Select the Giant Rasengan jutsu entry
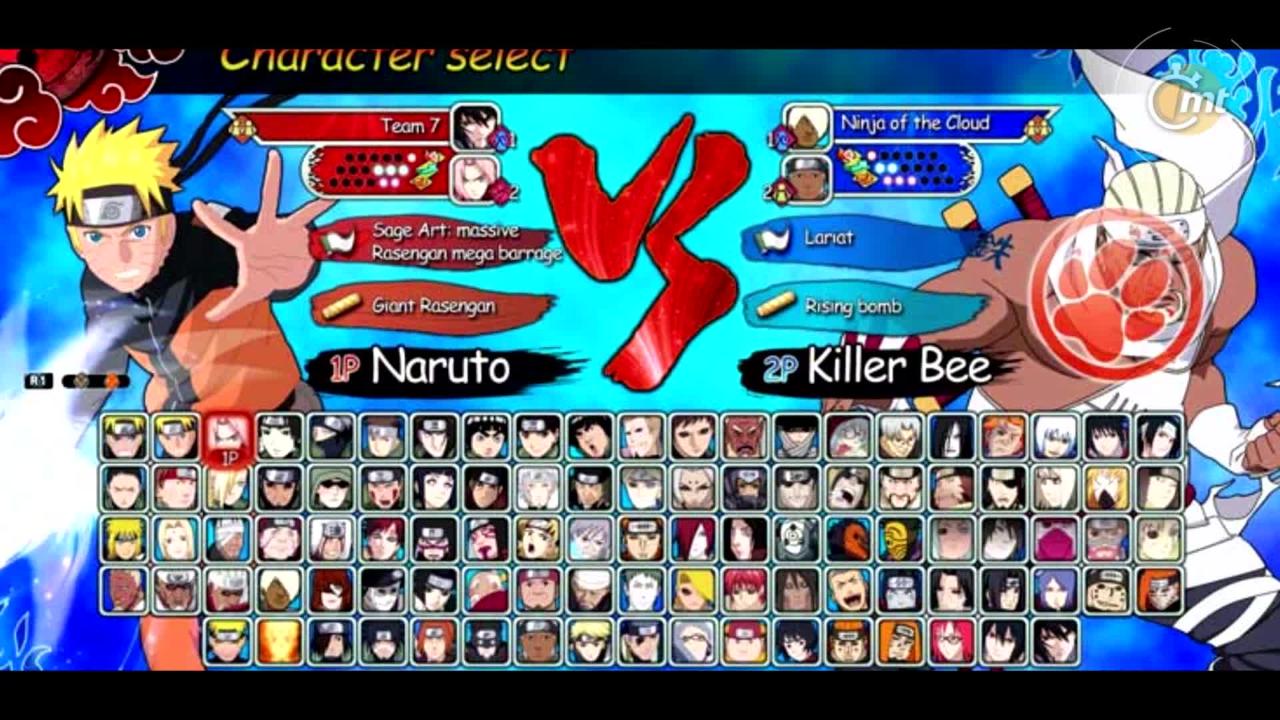1280x720 pixels. click(x=433, y=306)
